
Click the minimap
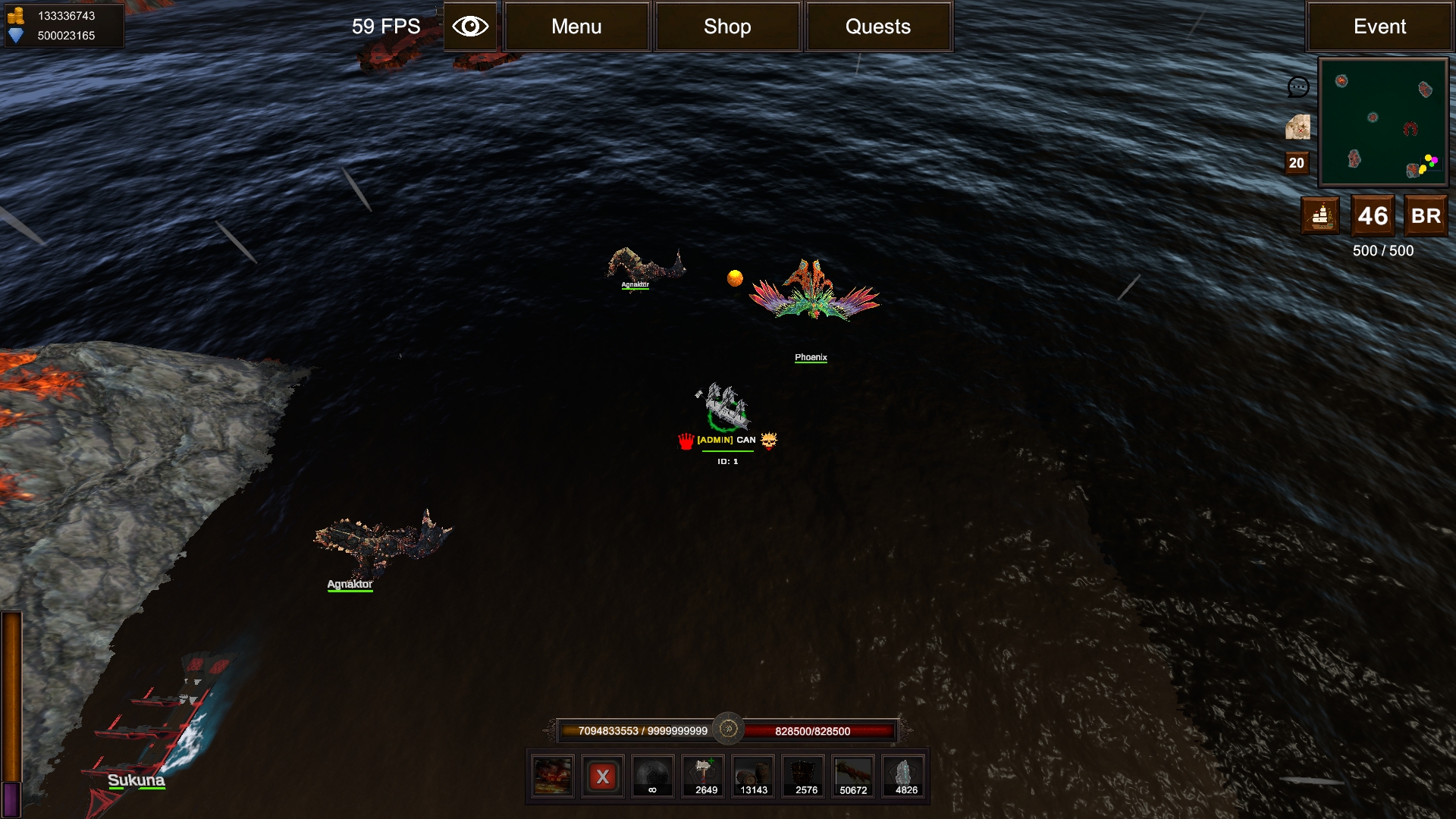(1383, 123)
